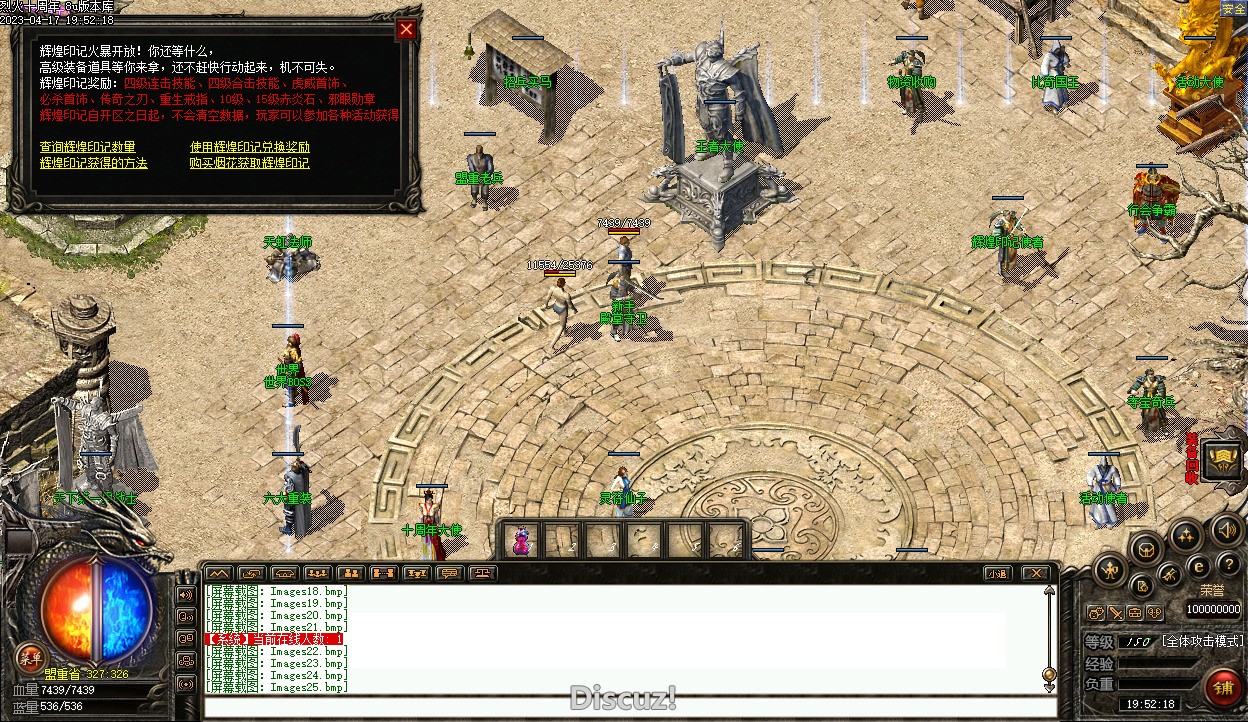Image resolution: width=1248 pixels, height=722 pixels.
Task: Close the 辉煌印记 dialogue window
Action: (x=406, y=29)
